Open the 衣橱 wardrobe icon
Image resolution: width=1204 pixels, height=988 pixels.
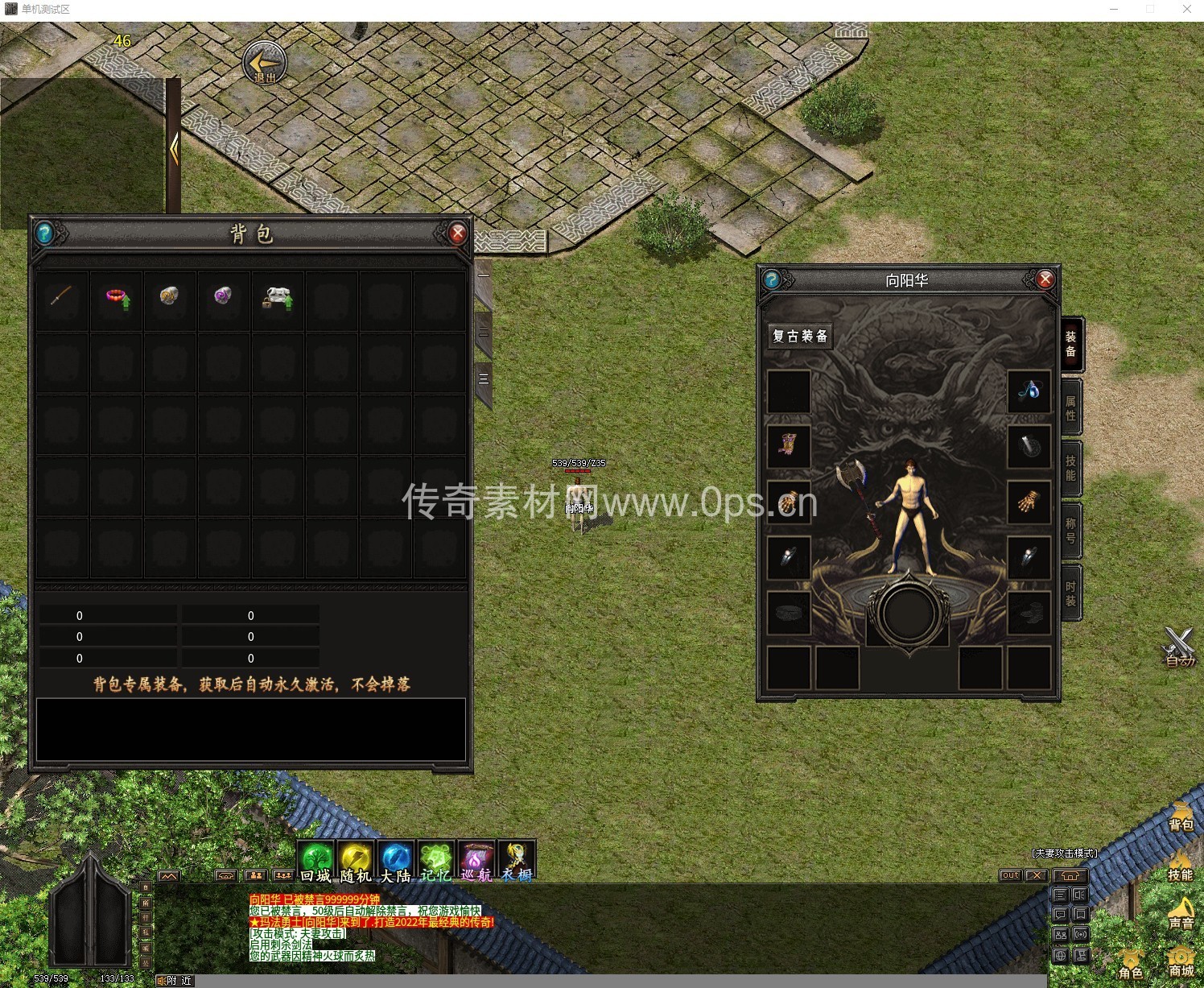516,862
